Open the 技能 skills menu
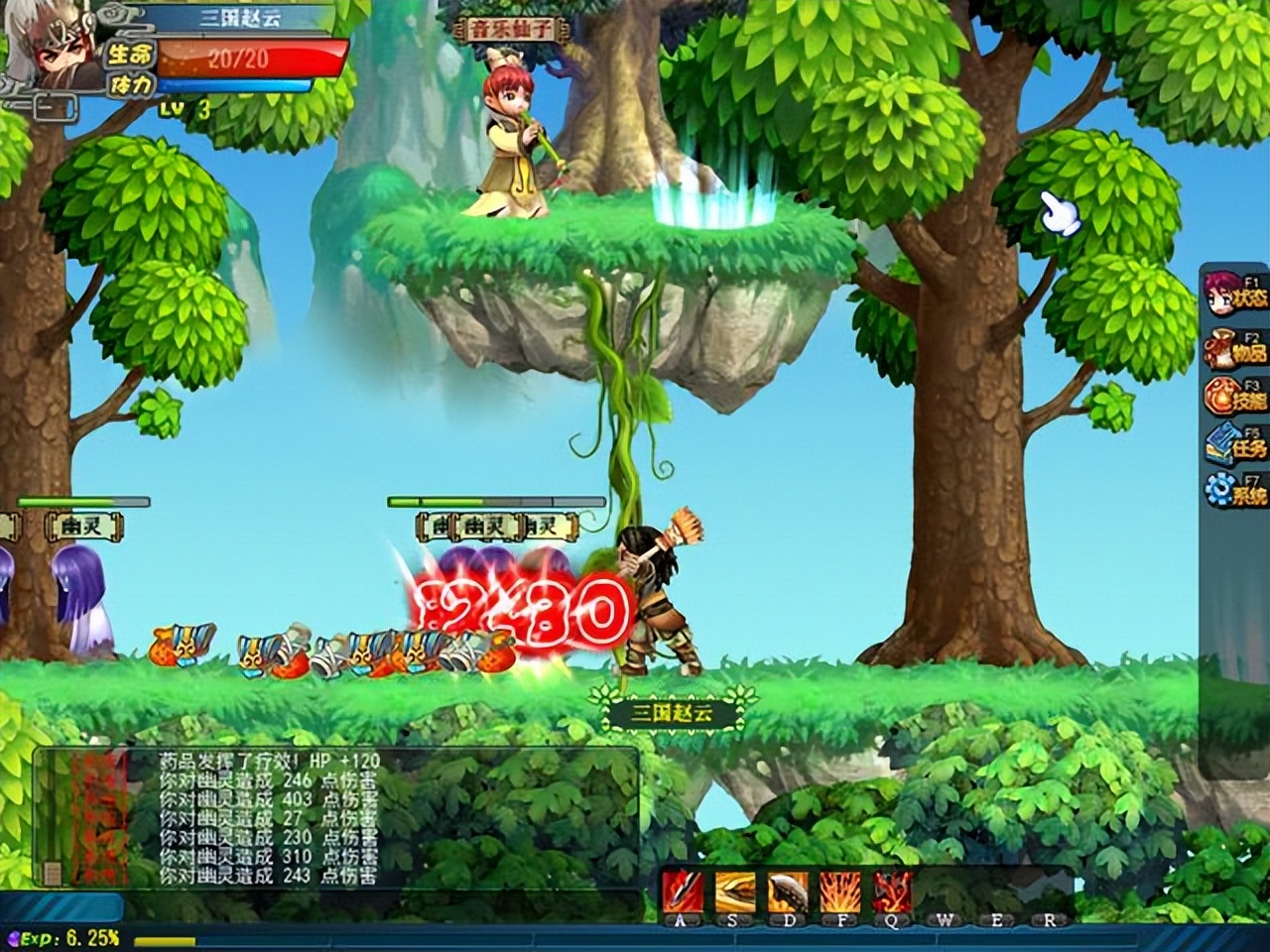This screenshot has width=1270, height=952. (x=1233, y=395)
